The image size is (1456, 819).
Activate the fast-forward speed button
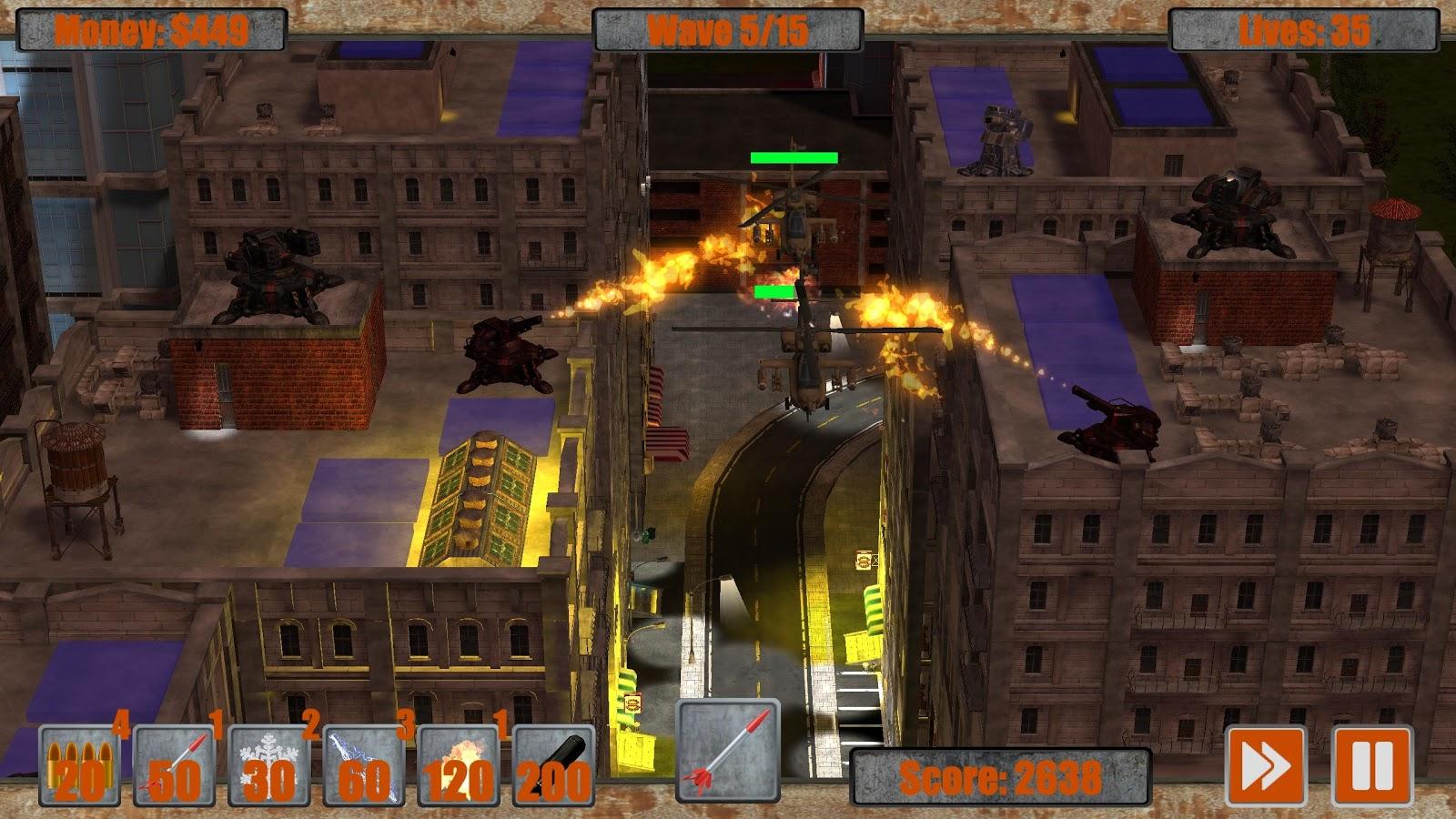1268,767
